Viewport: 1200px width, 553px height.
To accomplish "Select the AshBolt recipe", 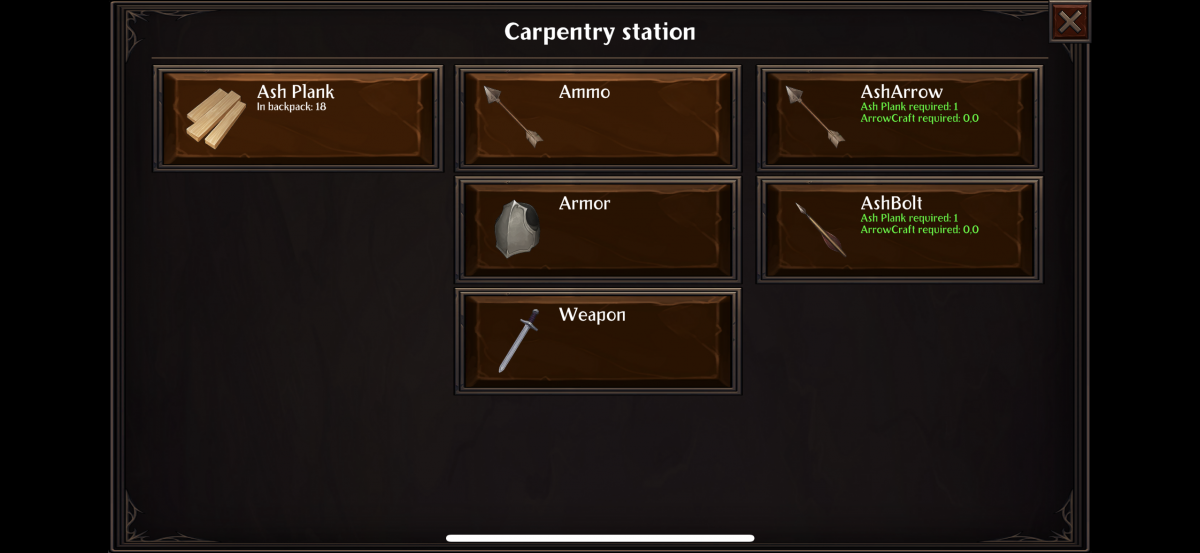I will pos(899,229).
